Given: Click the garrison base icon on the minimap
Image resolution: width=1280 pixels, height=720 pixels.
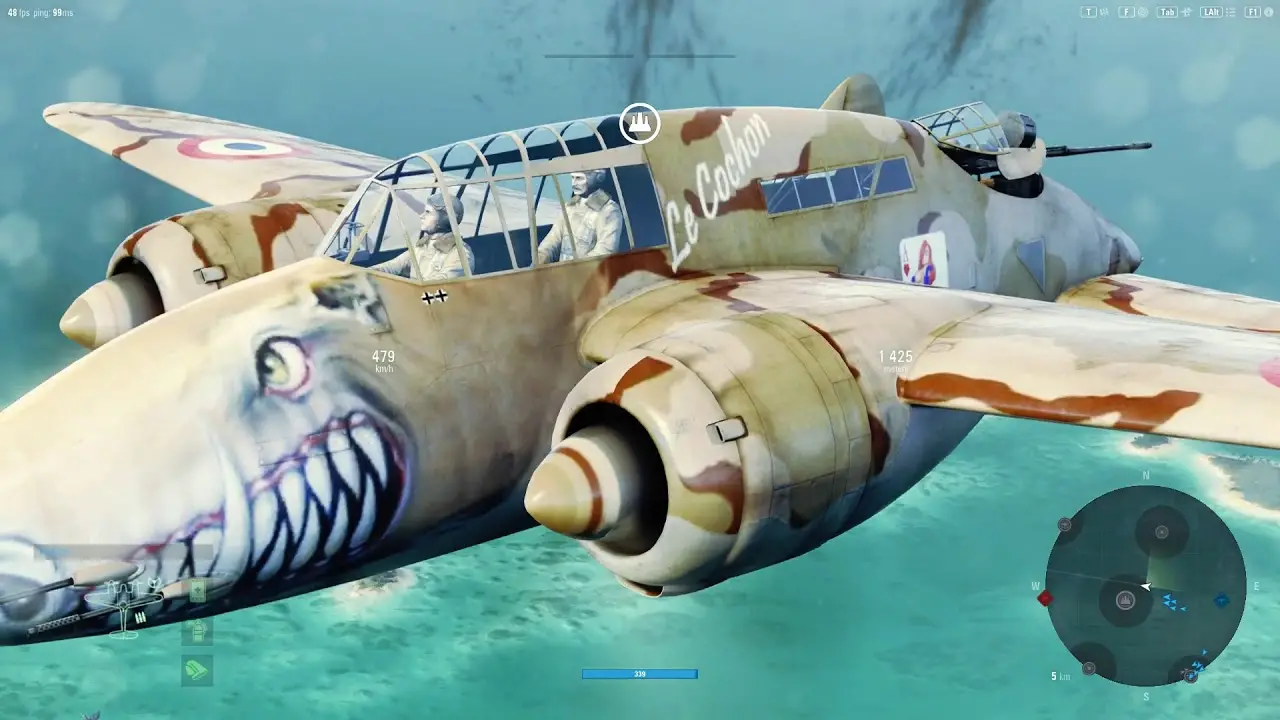Looking at the screenshot, I should coord(1126,600).
